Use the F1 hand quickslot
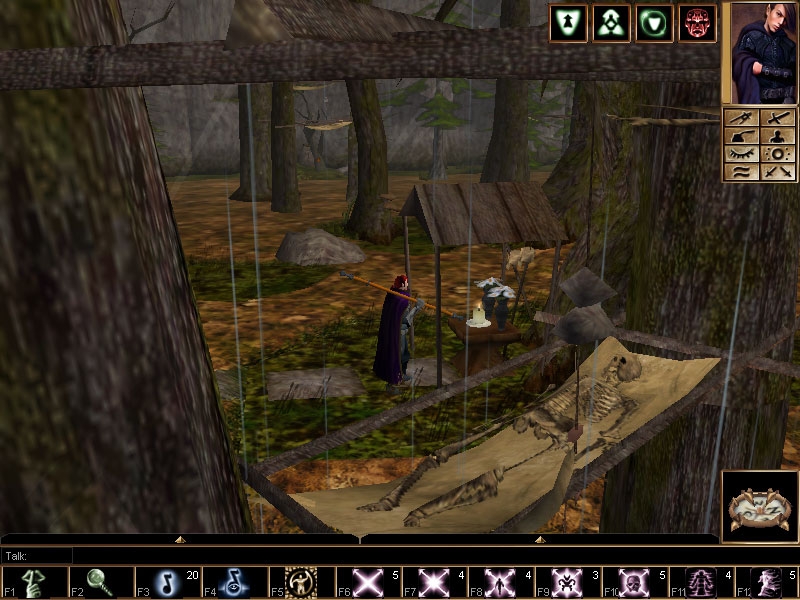Image resolution: width=800 pixels, height=600 pixels. 34,583
